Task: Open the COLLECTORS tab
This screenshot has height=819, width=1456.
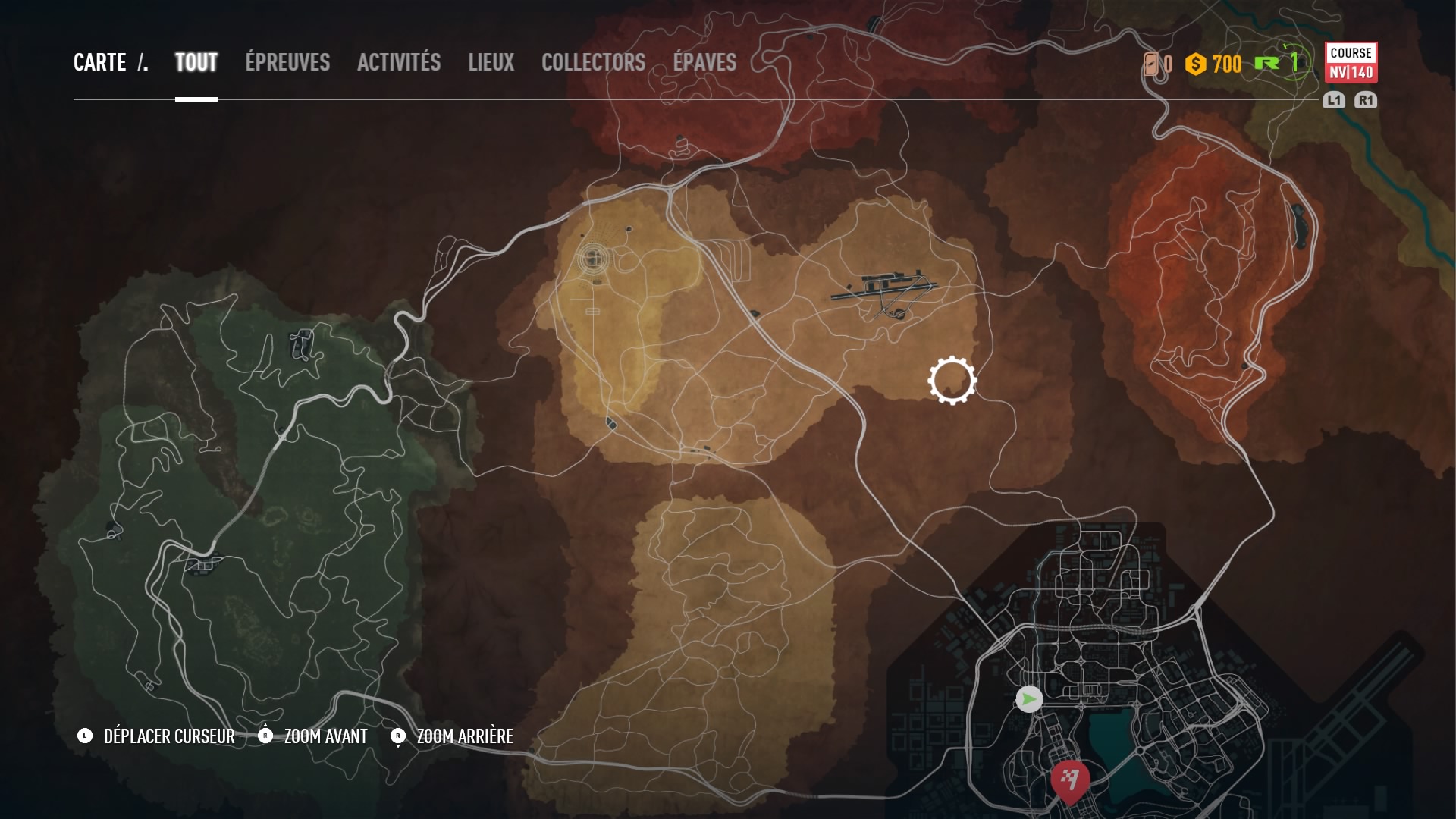Action: (592, 63)
